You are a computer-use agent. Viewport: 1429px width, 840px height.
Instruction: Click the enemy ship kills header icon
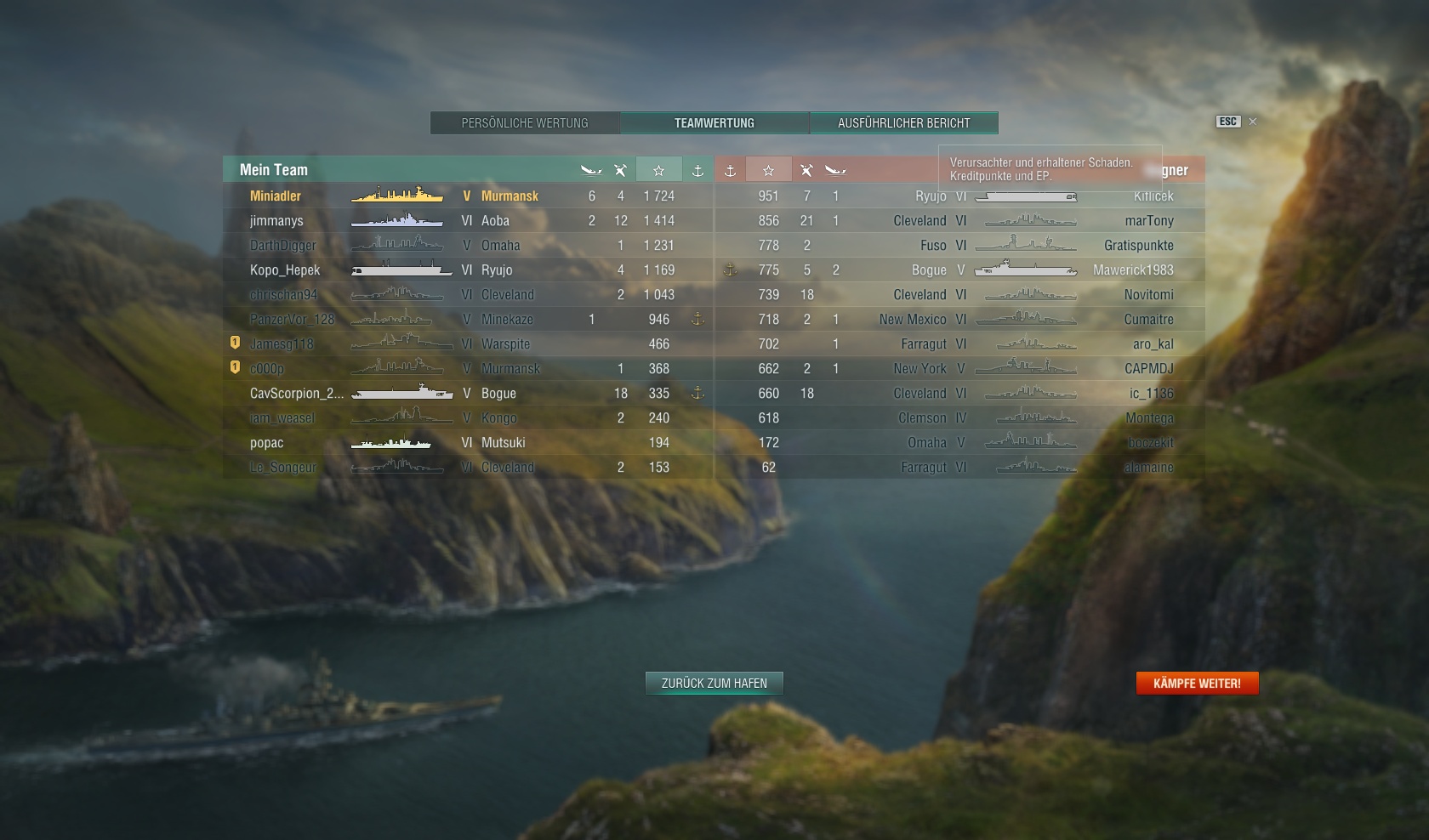(x=836, y=169)
